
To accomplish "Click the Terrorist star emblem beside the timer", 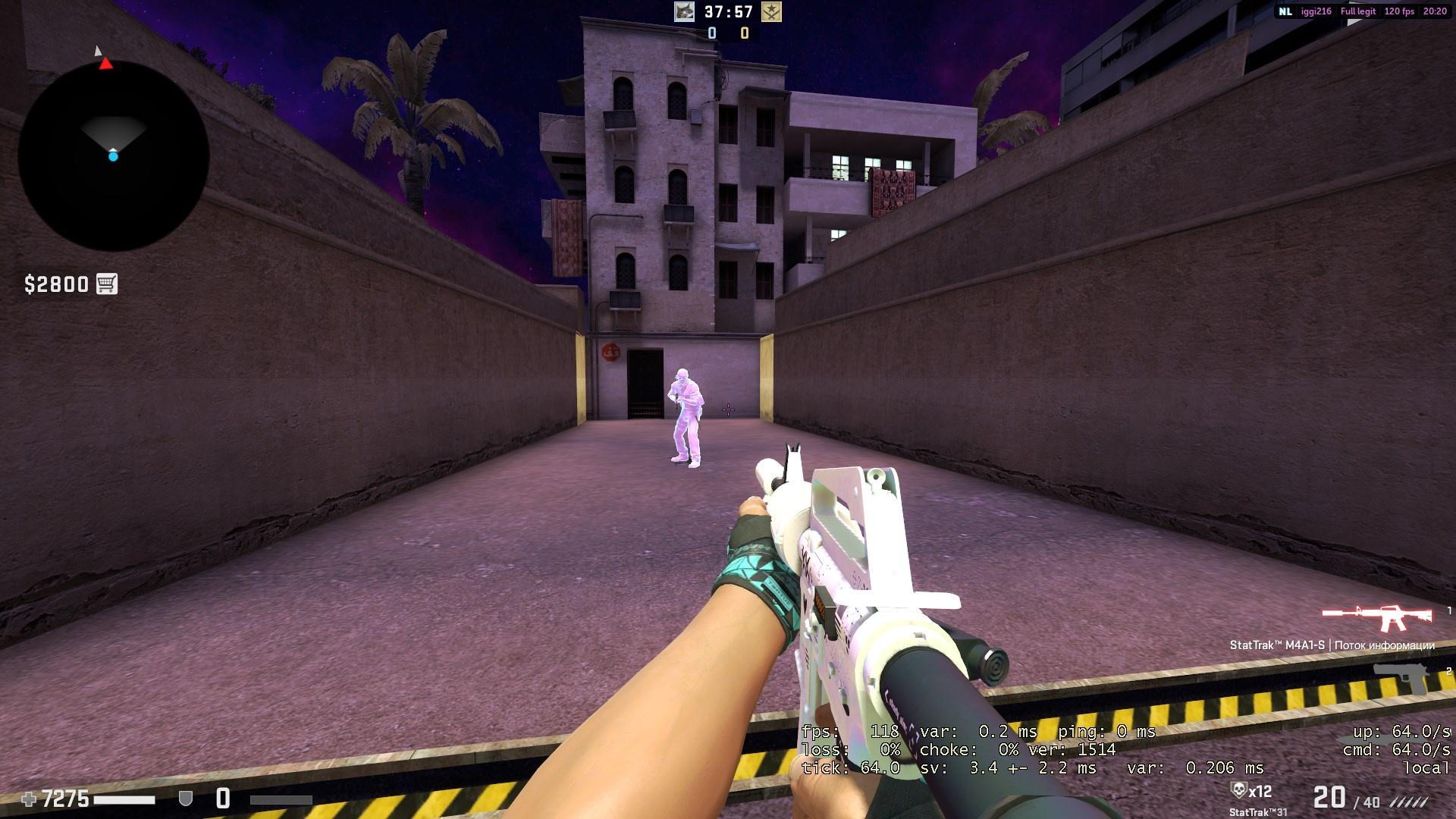I will [x=771, y=12].
